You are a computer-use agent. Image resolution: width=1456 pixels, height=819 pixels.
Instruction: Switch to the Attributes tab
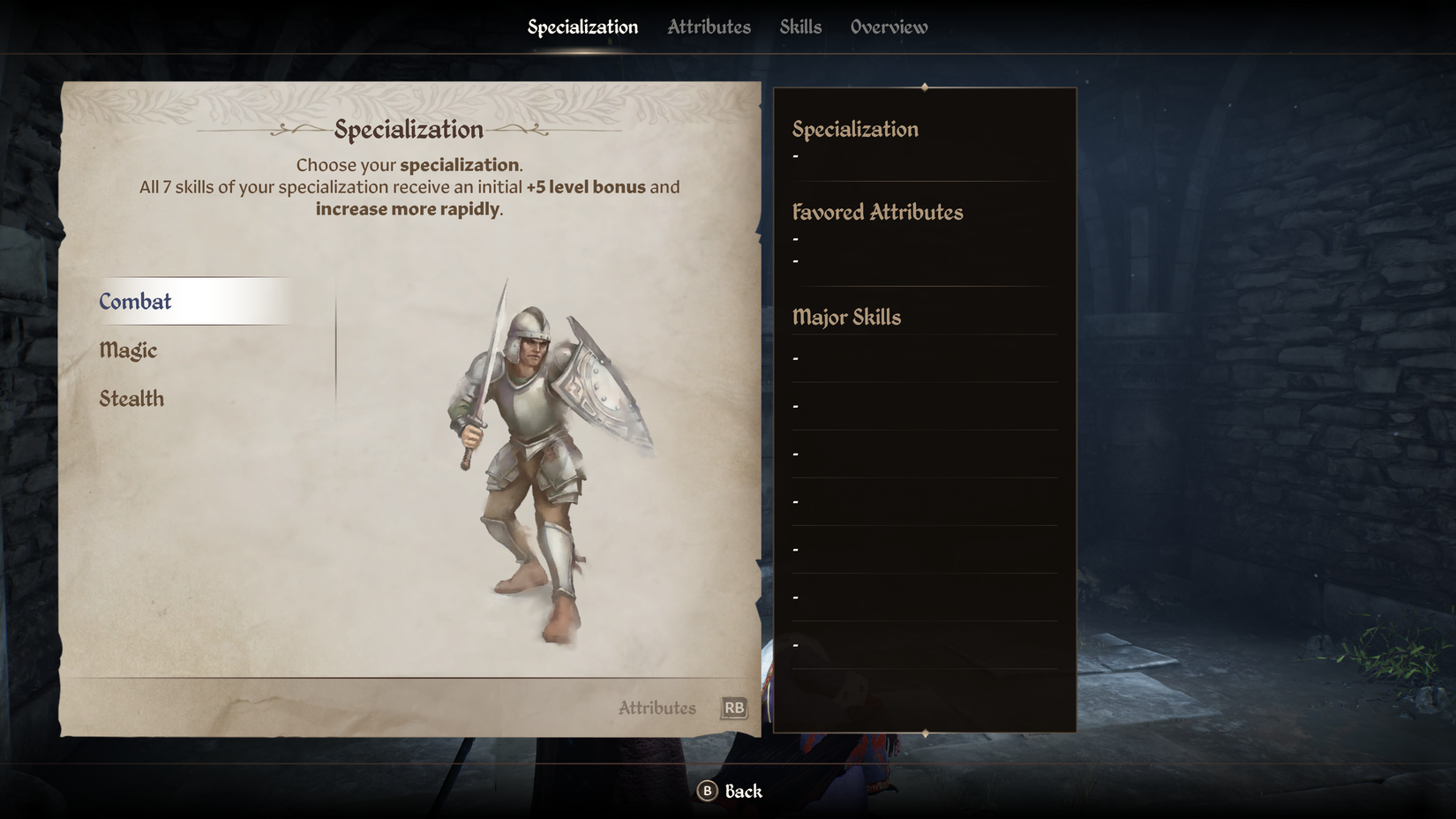709,27
